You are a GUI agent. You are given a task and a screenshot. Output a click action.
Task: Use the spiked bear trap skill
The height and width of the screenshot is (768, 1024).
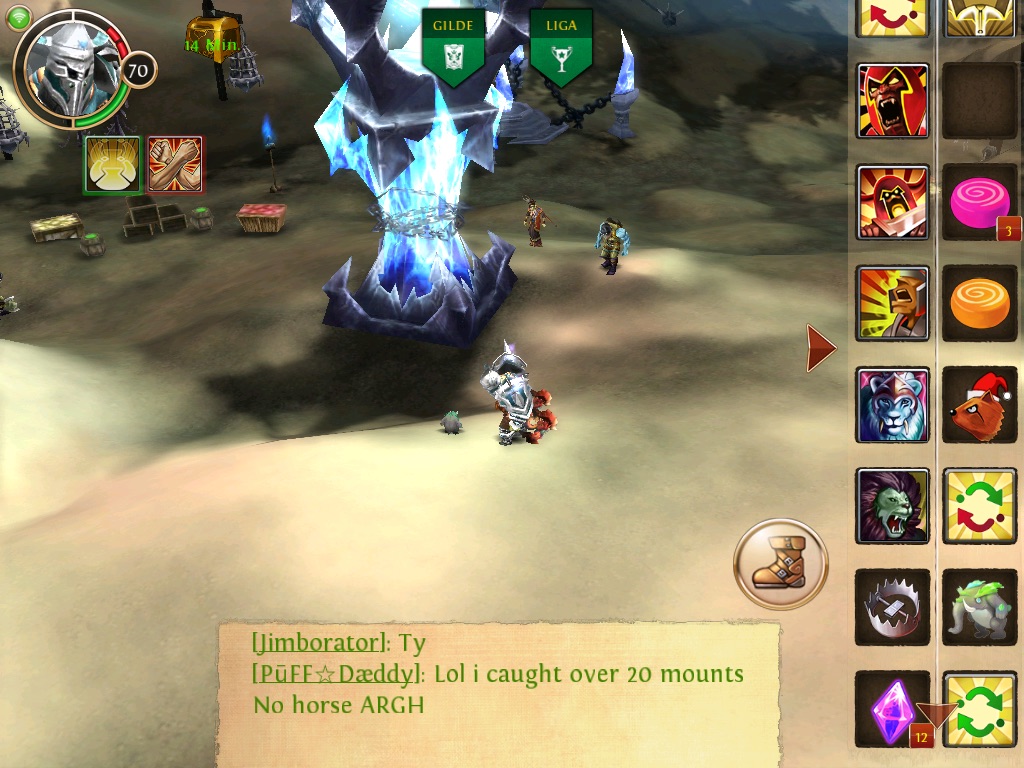coord(892,607)
